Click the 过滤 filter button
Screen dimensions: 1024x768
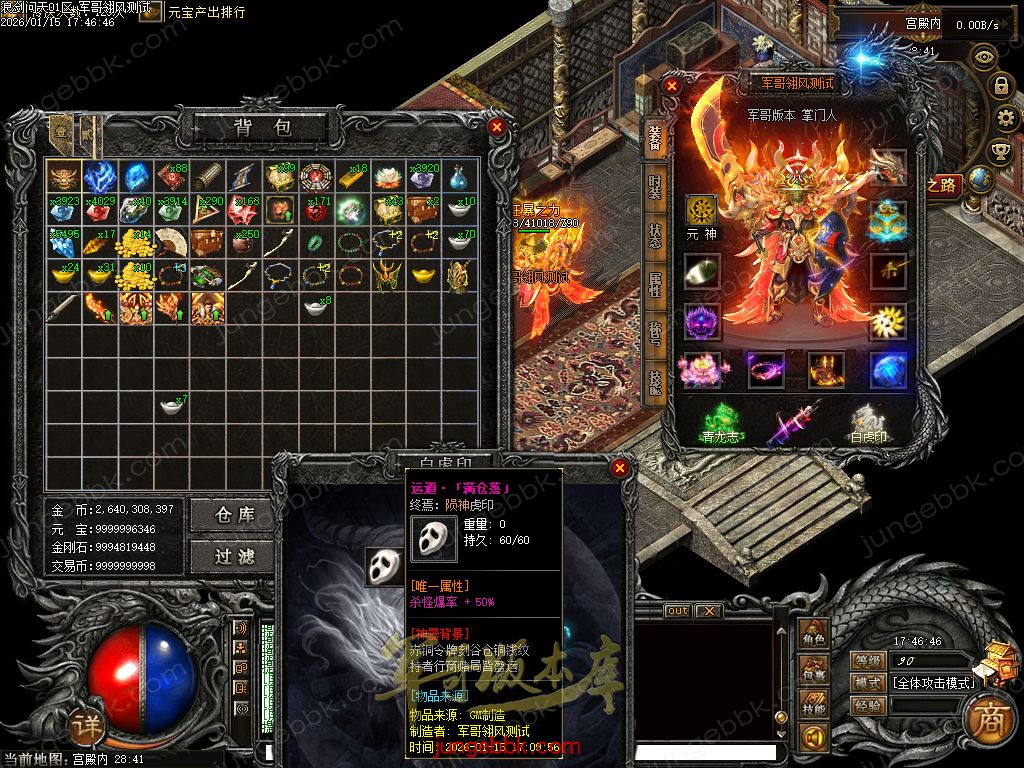(x=235, y=556)
